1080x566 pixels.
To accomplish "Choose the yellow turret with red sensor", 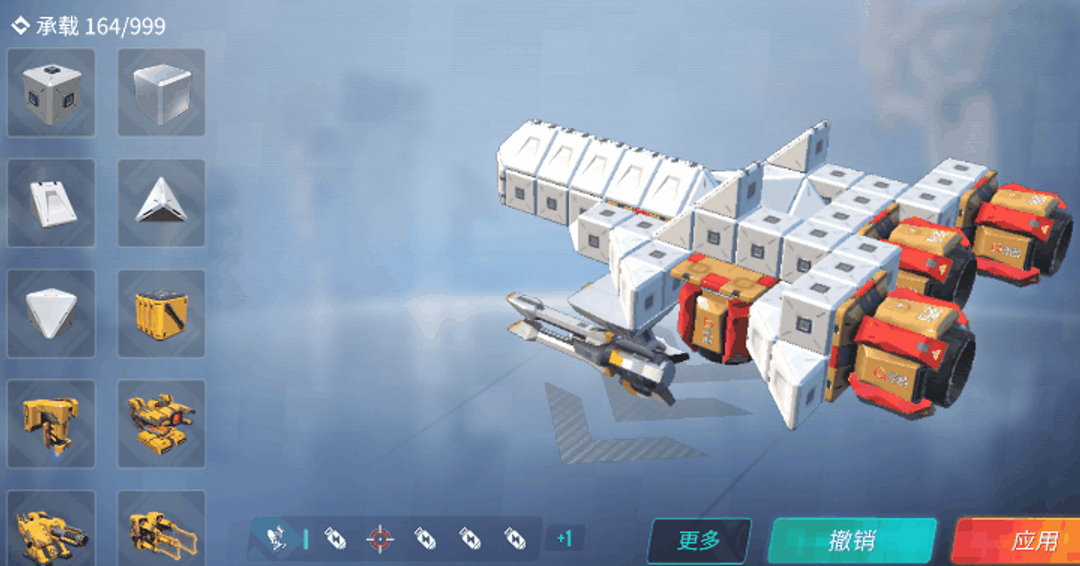I will [x=161, y=423].
